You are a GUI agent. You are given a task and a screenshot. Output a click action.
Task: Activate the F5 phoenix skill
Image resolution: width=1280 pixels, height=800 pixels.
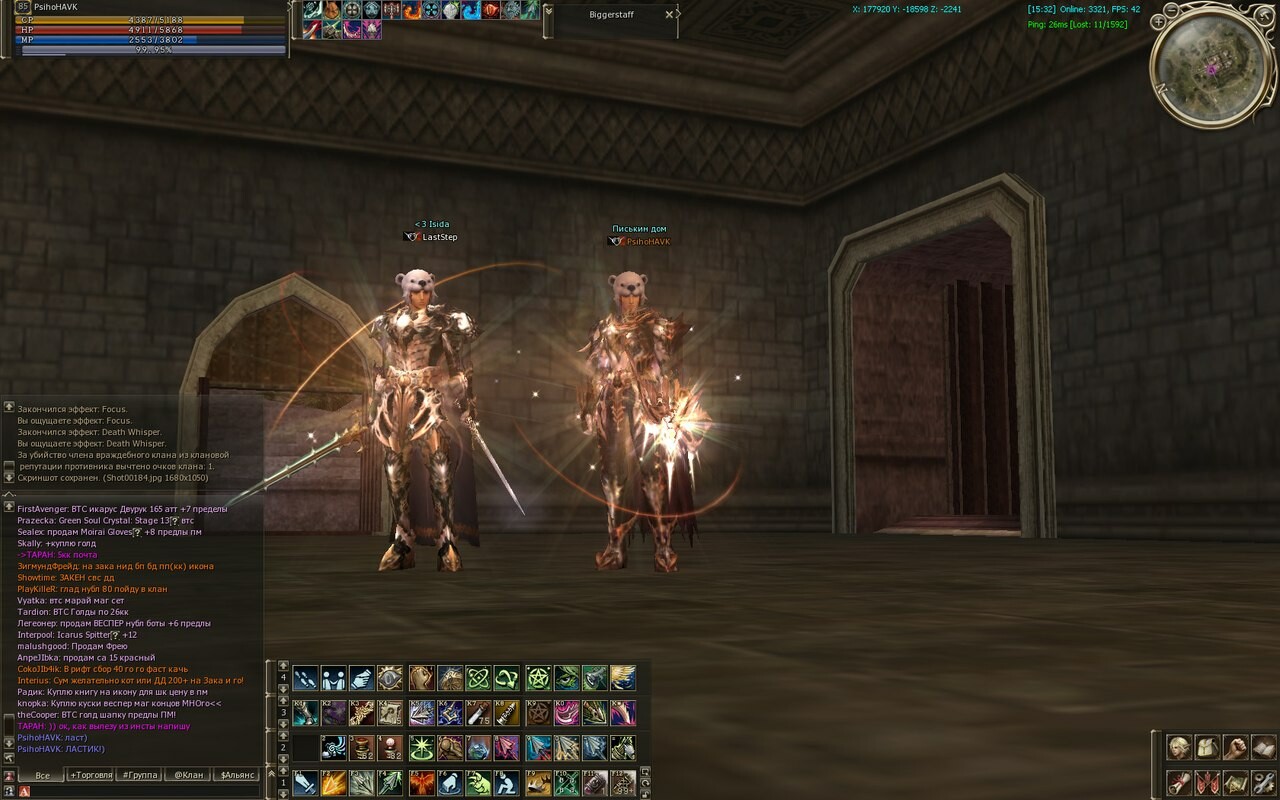tap(422, 782)
